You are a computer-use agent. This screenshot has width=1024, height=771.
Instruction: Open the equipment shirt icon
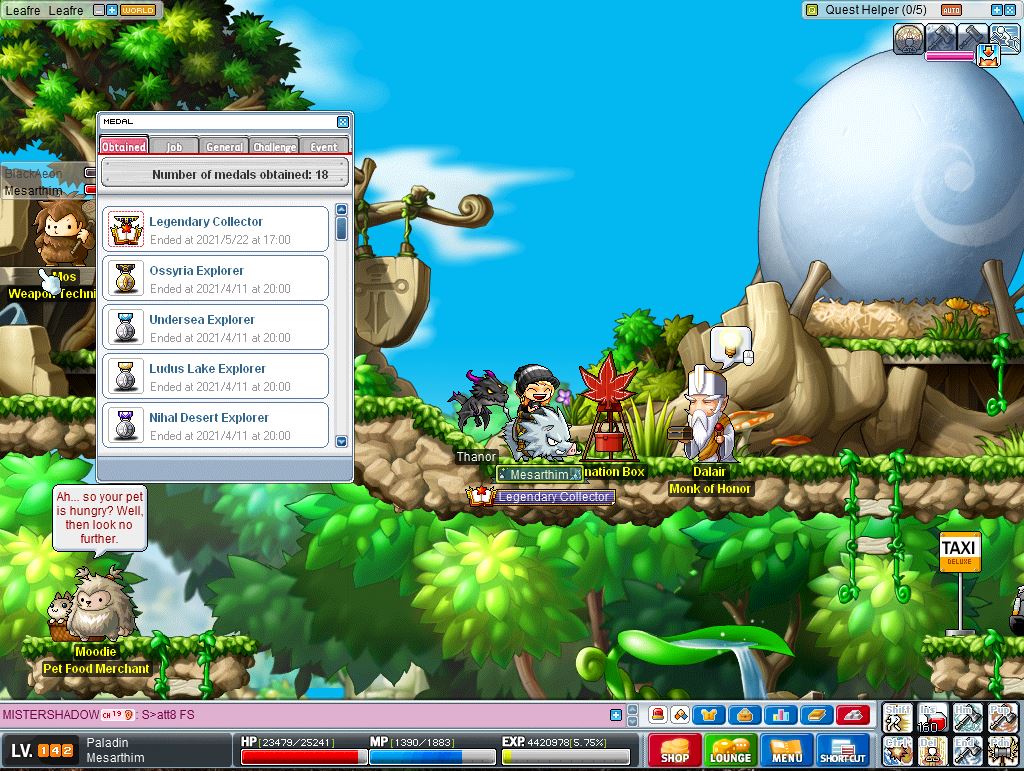[709, 714]
